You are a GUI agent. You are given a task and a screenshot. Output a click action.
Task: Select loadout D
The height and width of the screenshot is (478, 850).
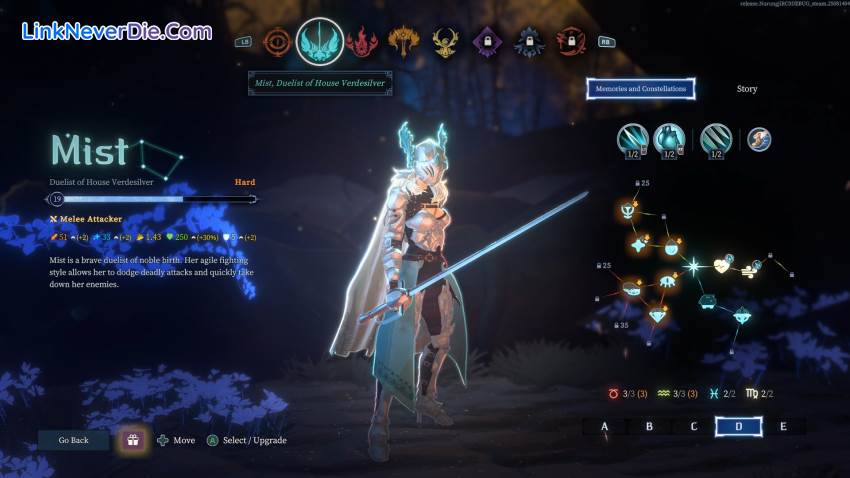[739, 427]
